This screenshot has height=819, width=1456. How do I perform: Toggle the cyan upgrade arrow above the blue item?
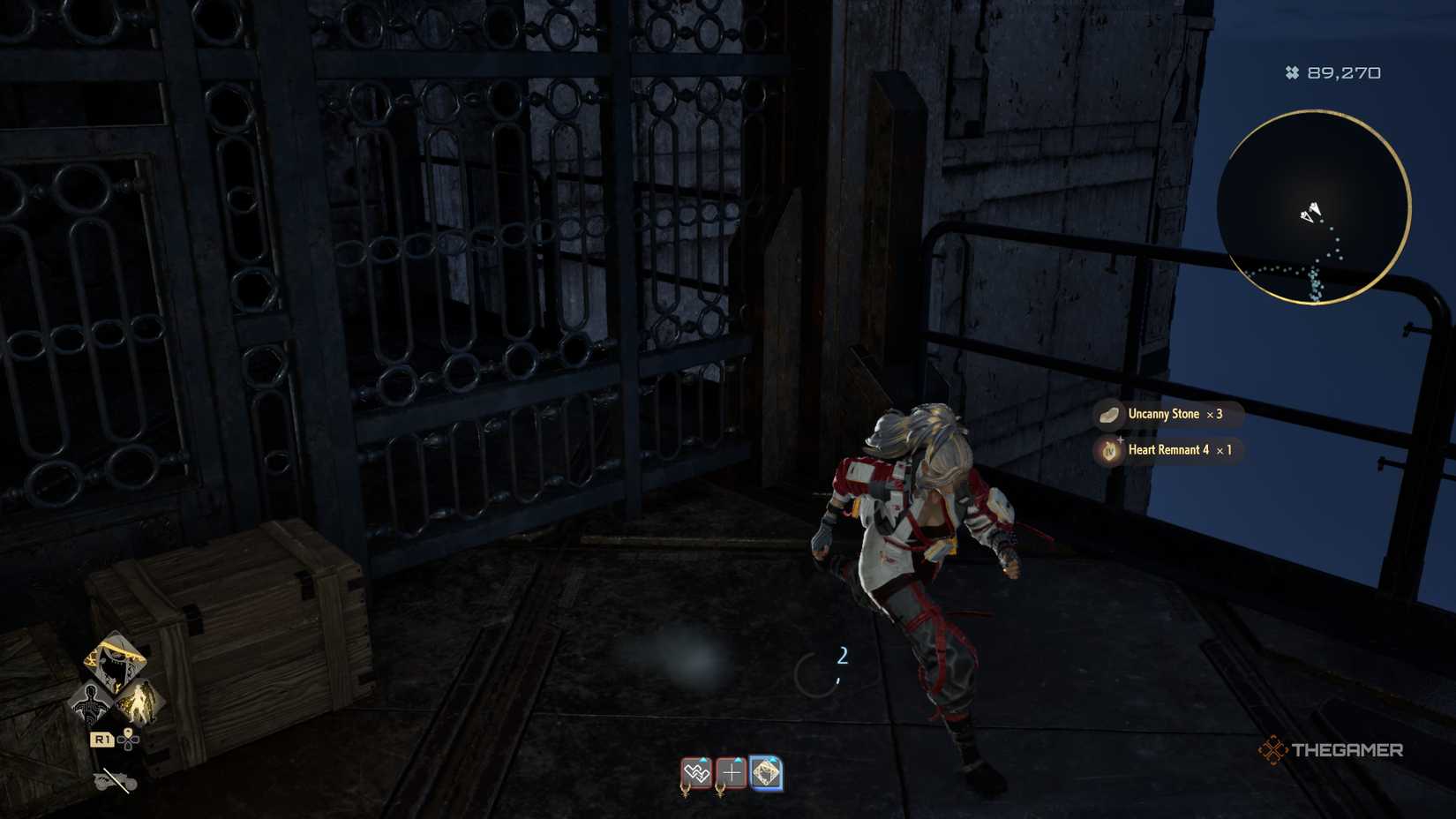click(x=770, y=758)
